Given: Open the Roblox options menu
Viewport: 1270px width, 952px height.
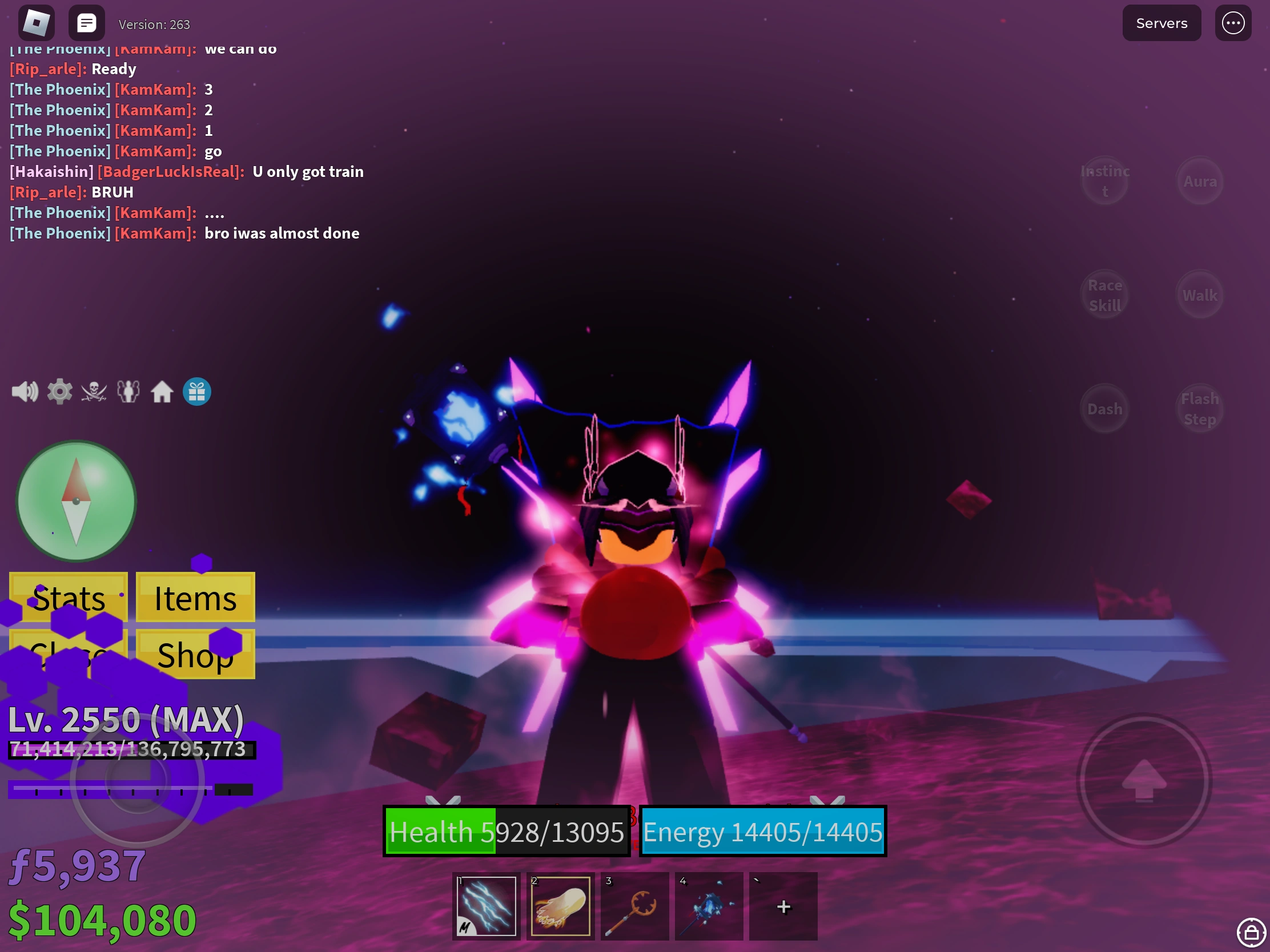Looking at the screenshot, I should [1233, 23].
